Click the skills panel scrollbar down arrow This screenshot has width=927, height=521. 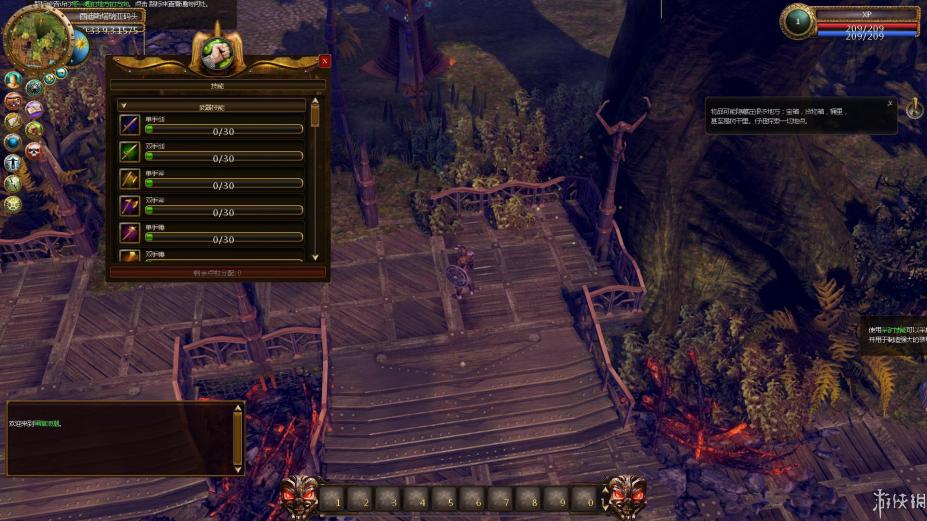click(x=315, y=256)
